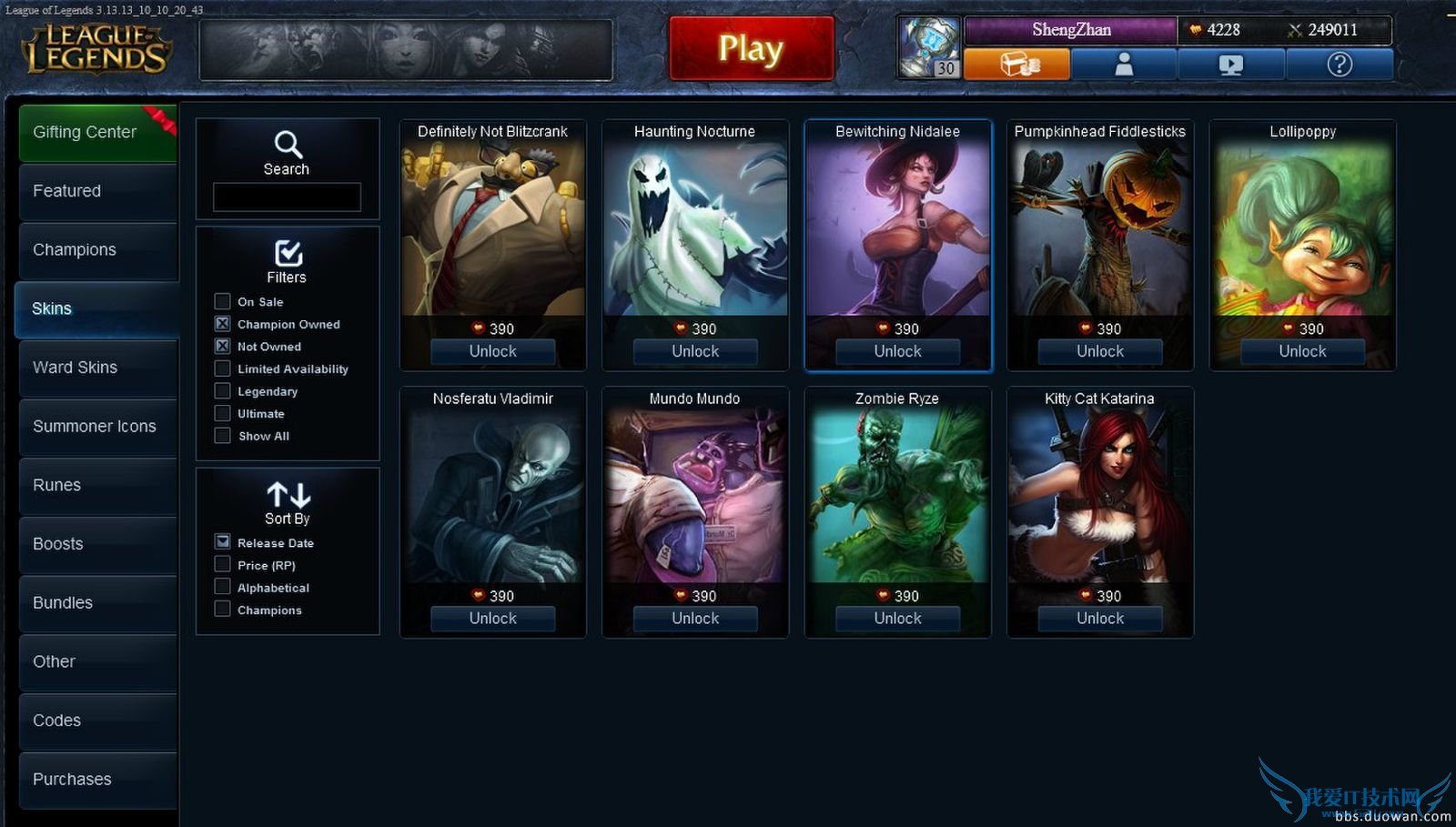Sort skins by Price (RP)

222,565
